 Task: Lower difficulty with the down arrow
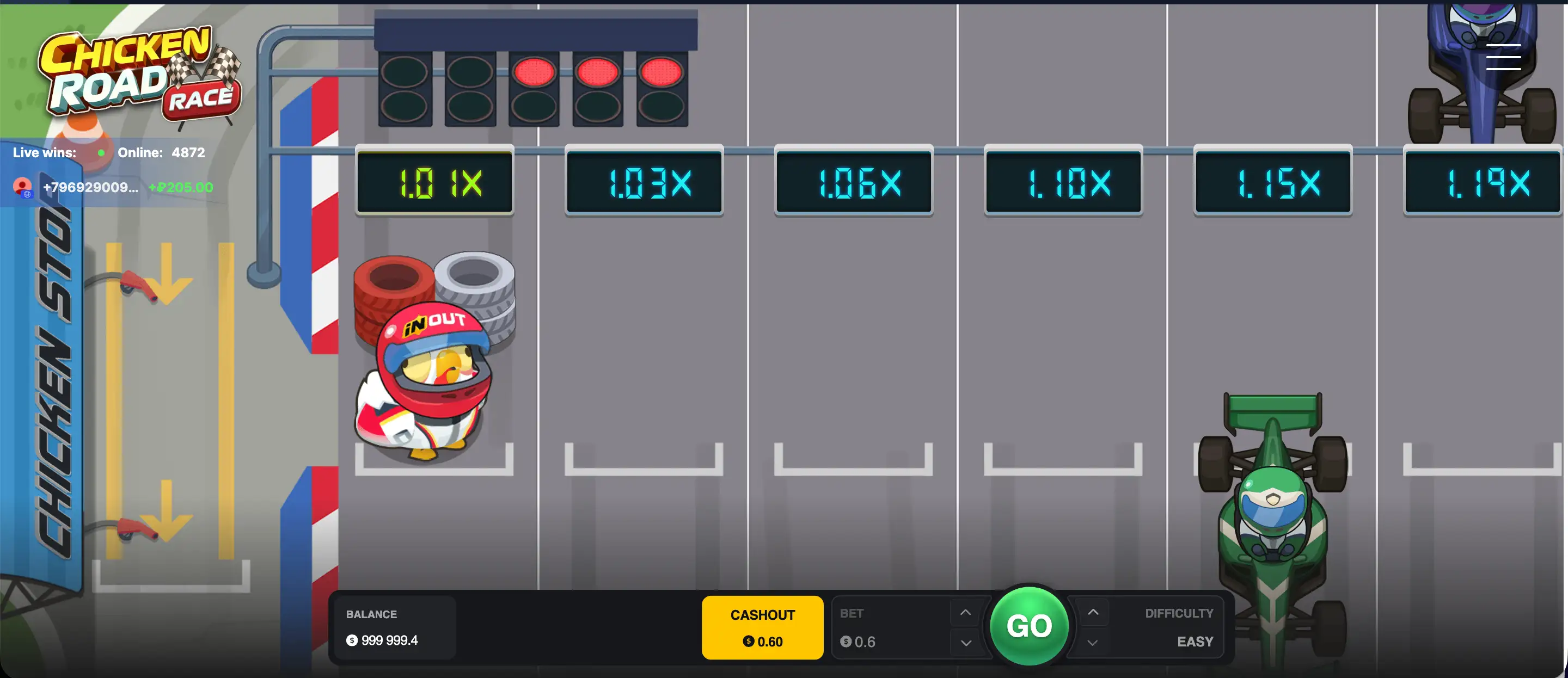coord(1092,643)
